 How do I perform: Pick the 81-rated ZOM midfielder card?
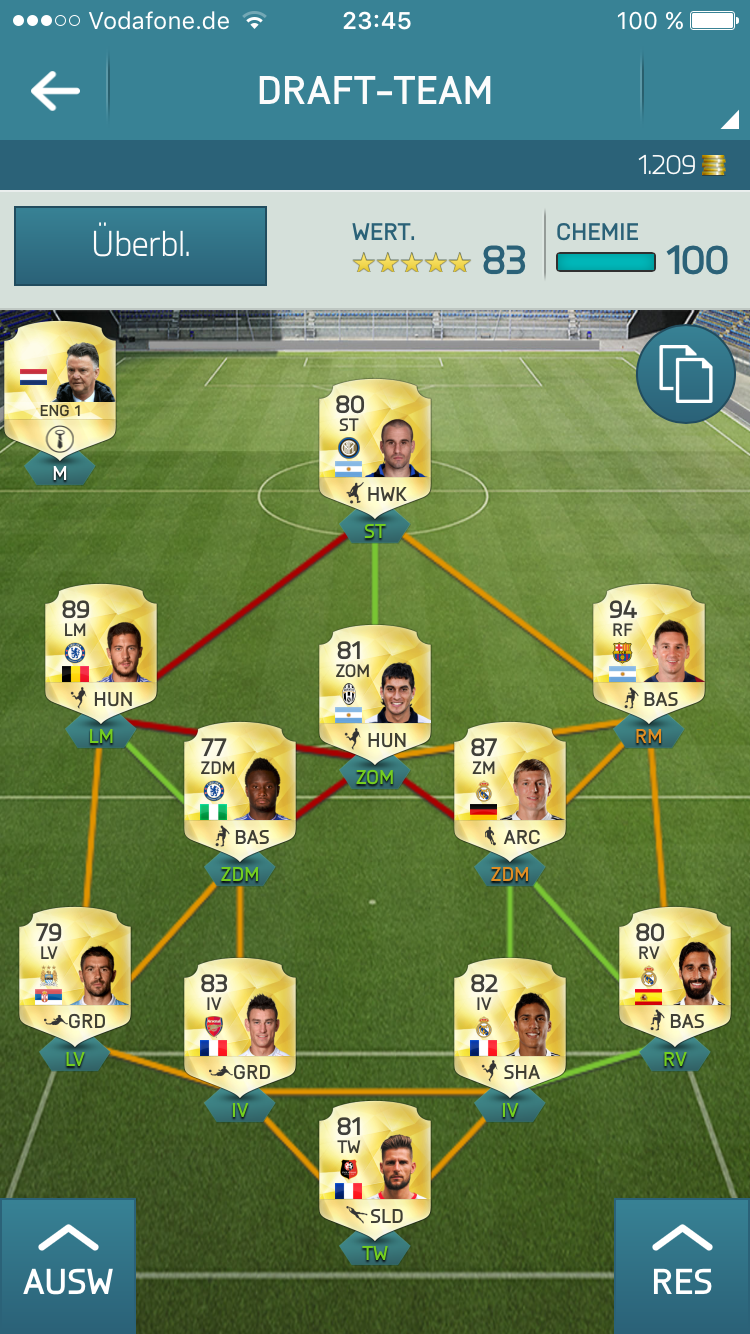tap(375, 691)
